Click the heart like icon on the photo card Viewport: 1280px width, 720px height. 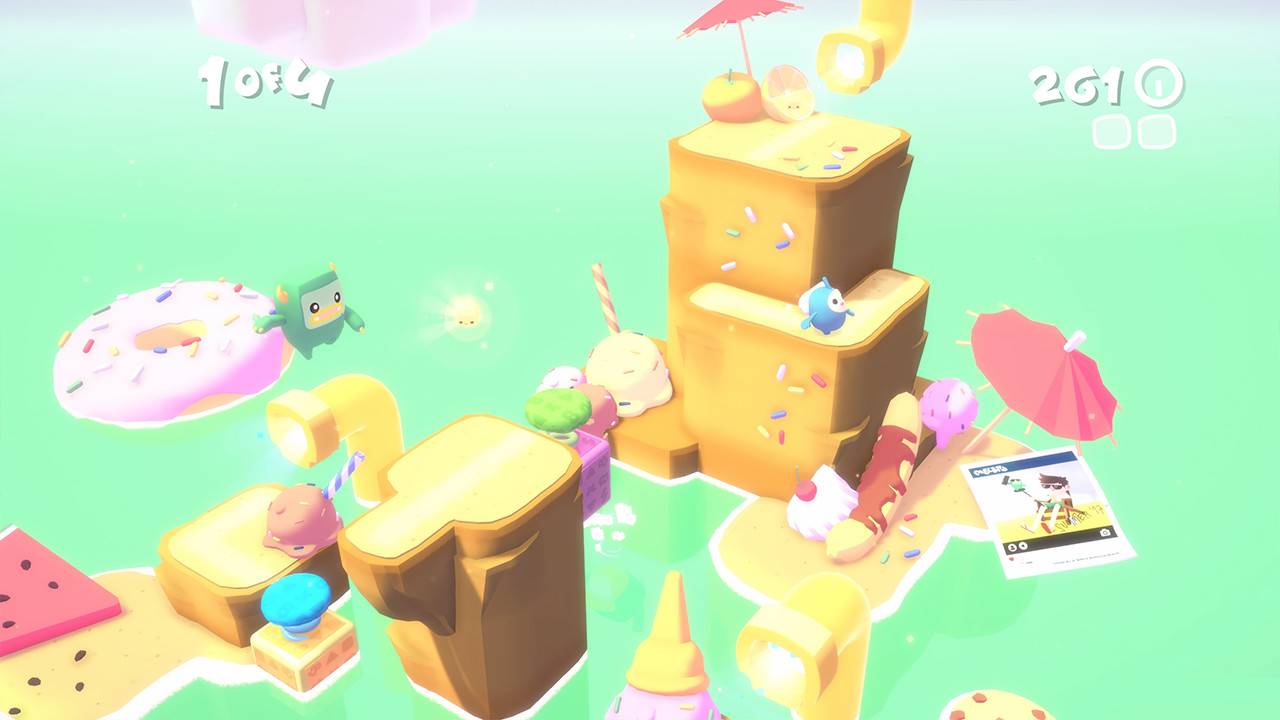pos(1011,559)
